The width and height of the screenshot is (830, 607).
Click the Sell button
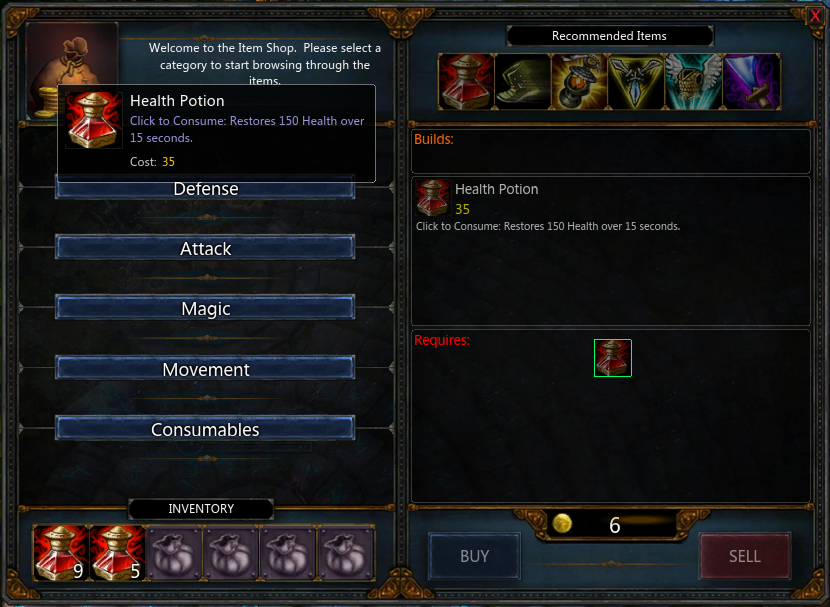pyautogui.click(x=745, y=556)
